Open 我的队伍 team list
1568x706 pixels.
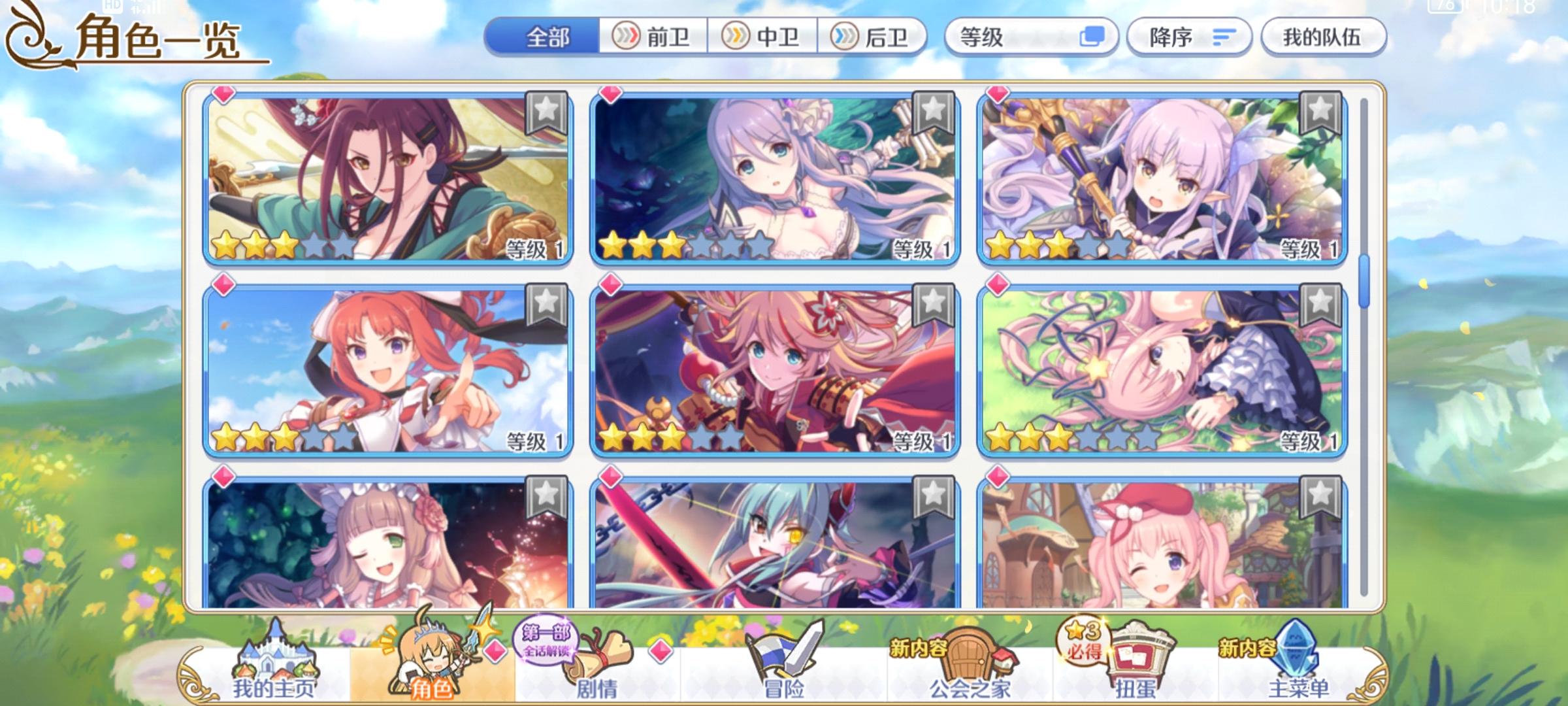coord(1323,37)
